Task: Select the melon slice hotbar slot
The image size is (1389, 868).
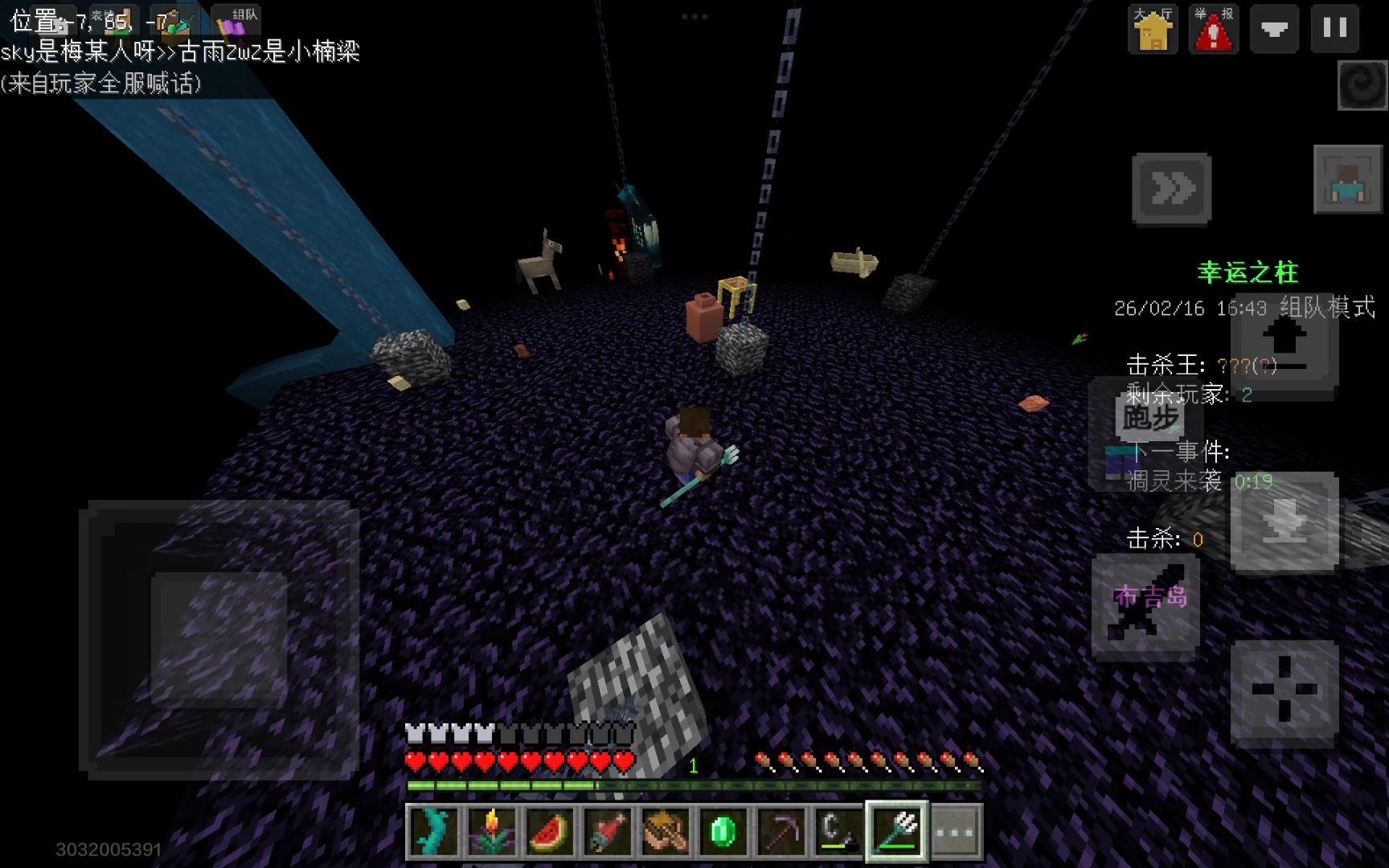Action: pos(549,831)
